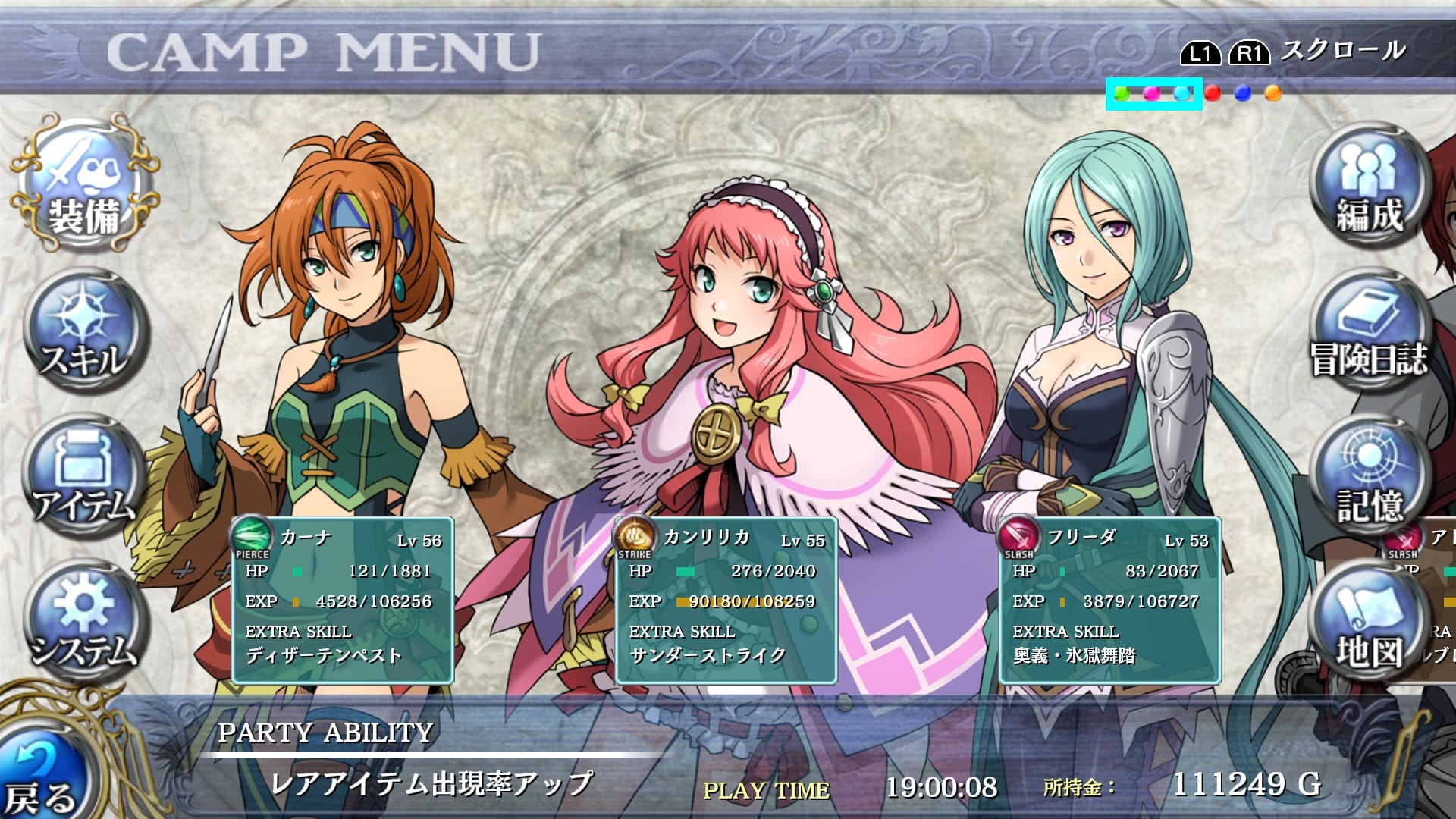Click the orange party page dot
The height and width of the screenshot is (819, 1456).
(x=1272, y=93)
